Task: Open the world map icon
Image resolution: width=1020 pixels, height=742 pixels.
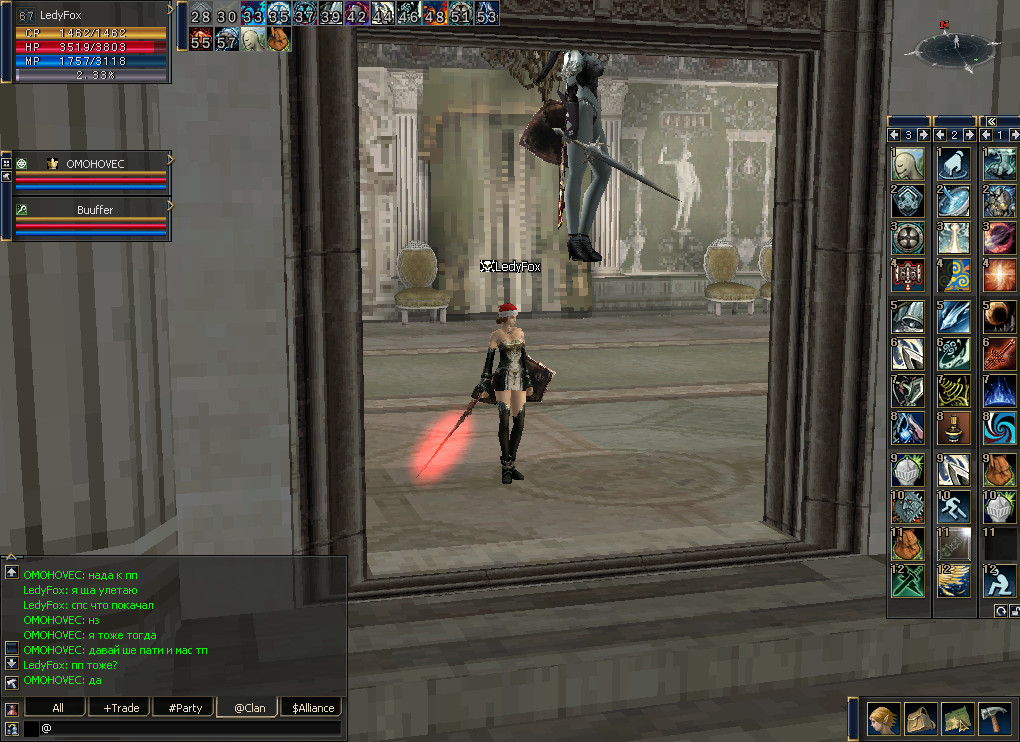Action: pyautogui.click(x=957, y=718)
